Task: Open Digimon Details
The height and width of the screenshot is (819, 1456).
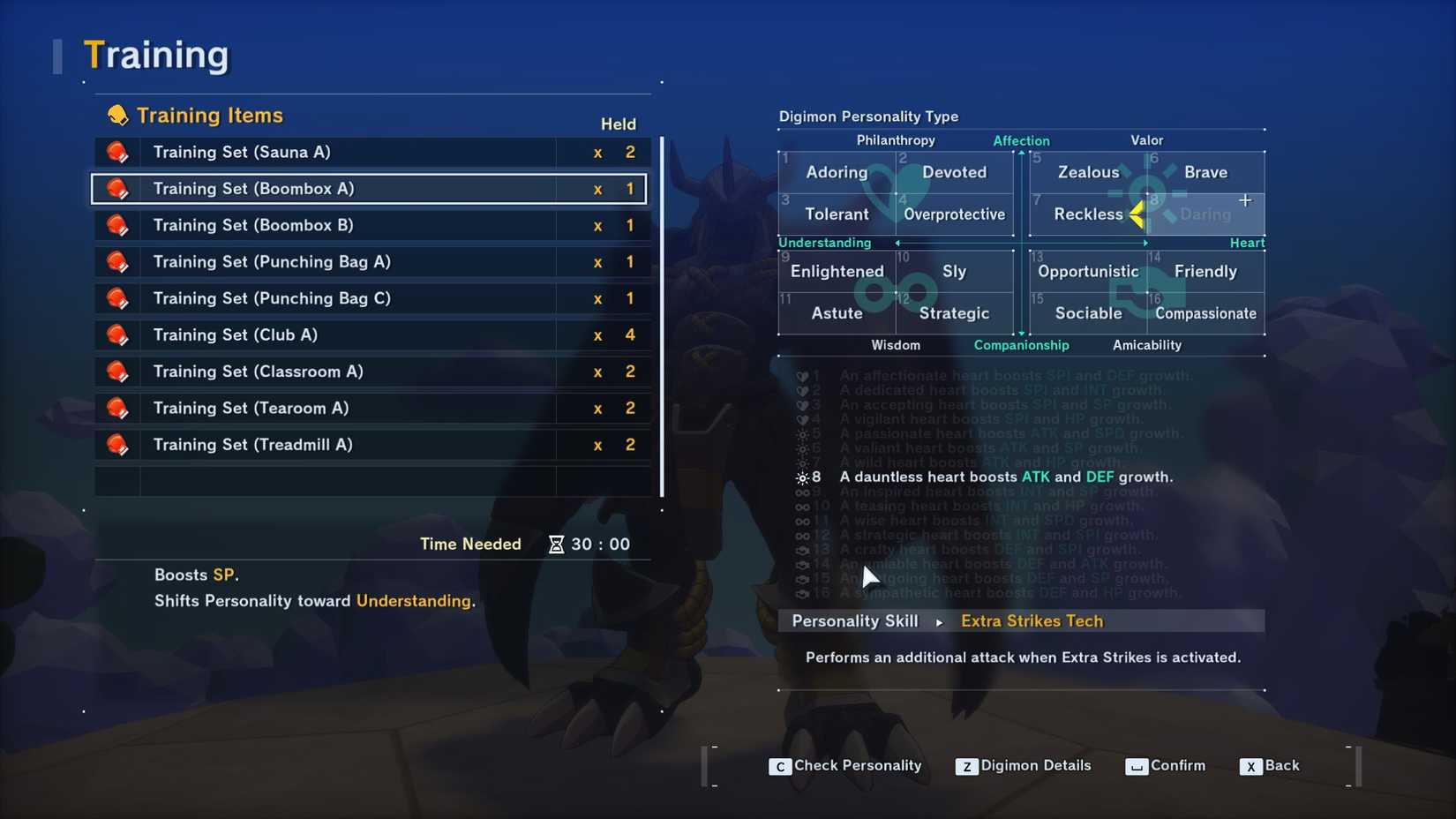Action: 1024,766
